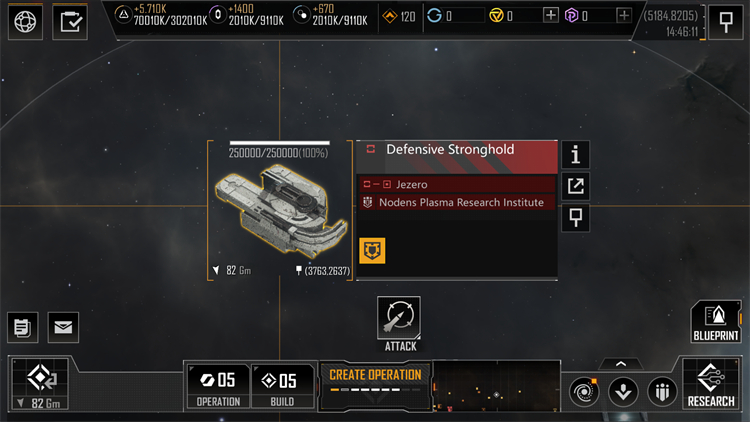Screen dimensions: 750x422
Task: Click Create Operation
Action: coord(375,381)
